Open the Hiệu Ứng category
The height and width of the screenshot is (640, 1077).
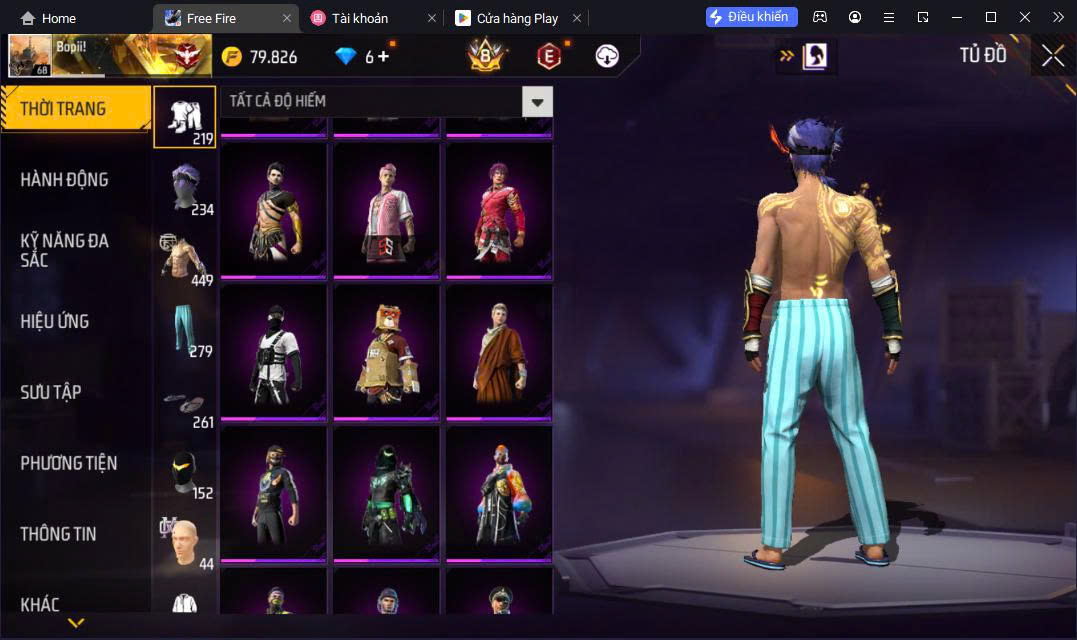(55, 321)
